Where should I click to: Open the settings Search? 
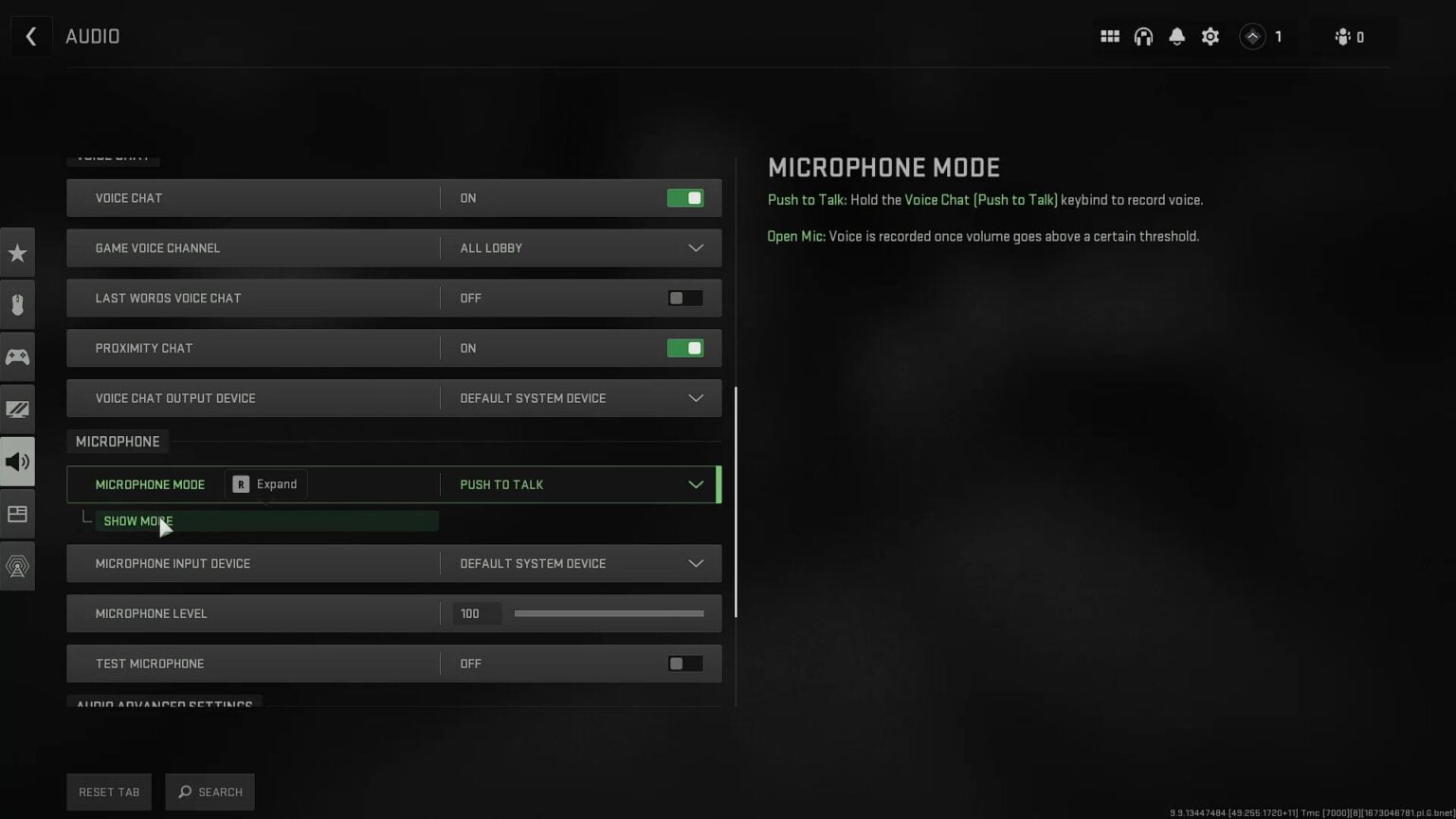(x=209, y=792)
